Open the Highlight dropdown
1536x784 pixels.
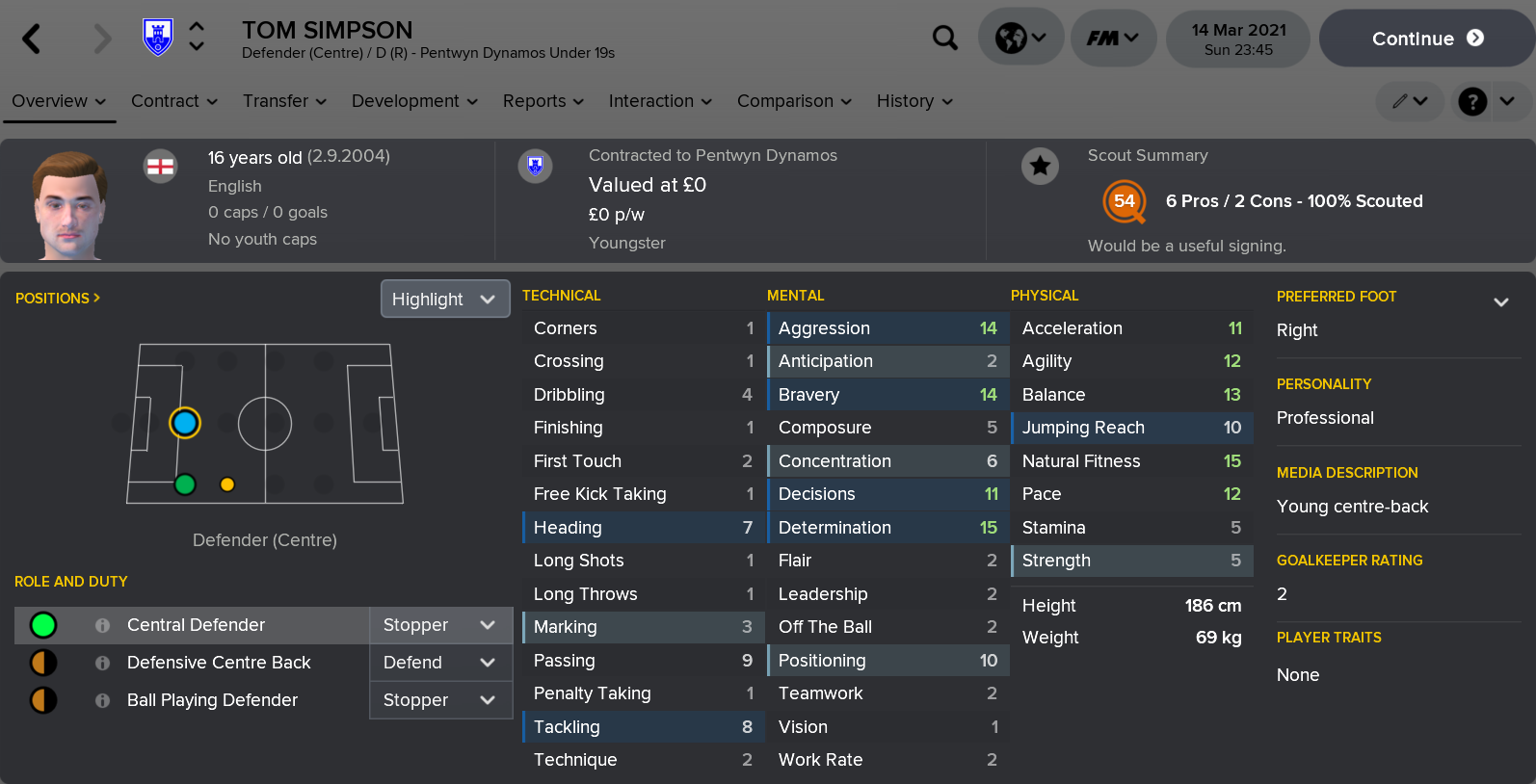coord(444,300)
